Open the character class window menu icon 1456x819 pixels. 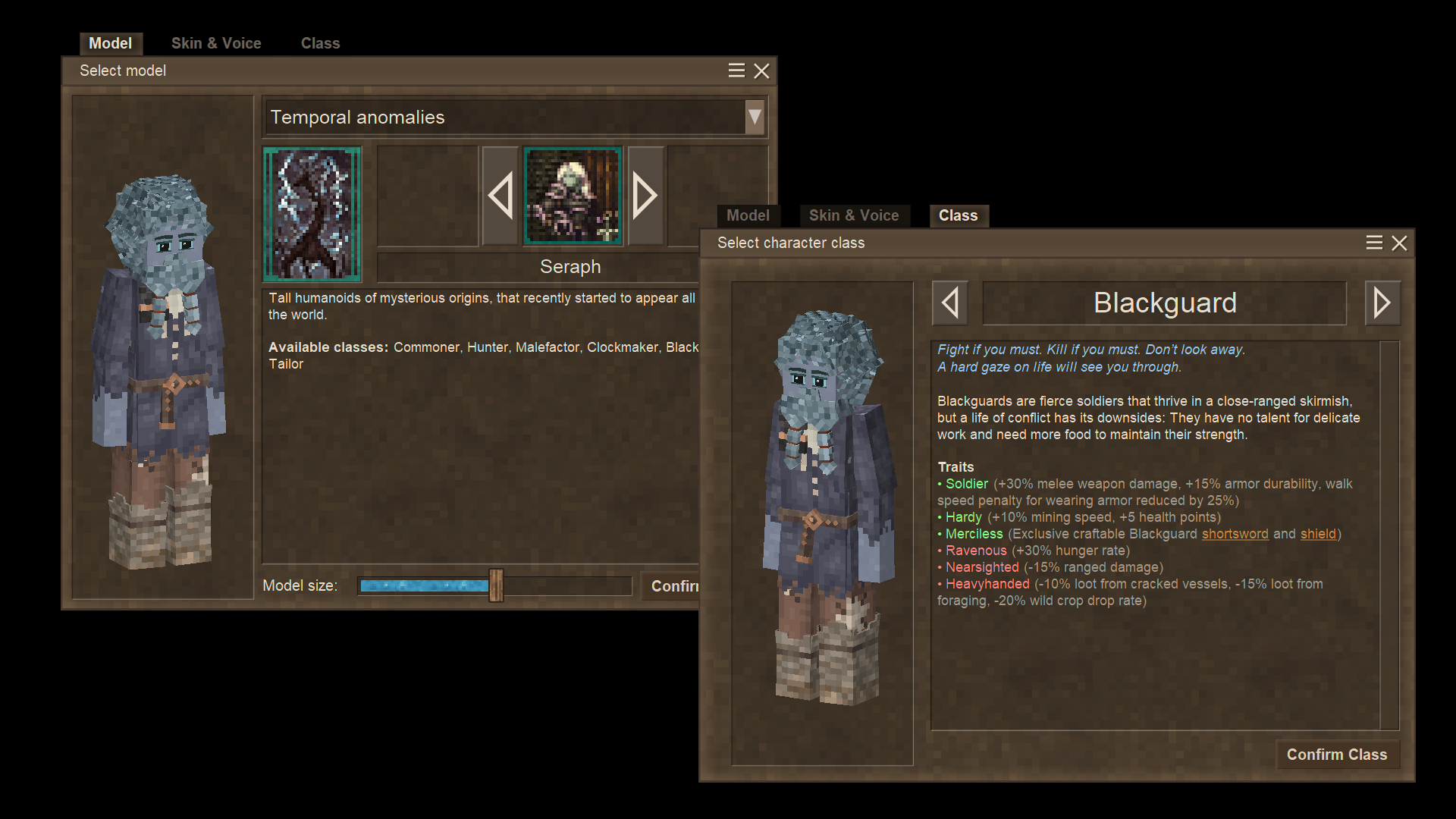coord(1374,243)
